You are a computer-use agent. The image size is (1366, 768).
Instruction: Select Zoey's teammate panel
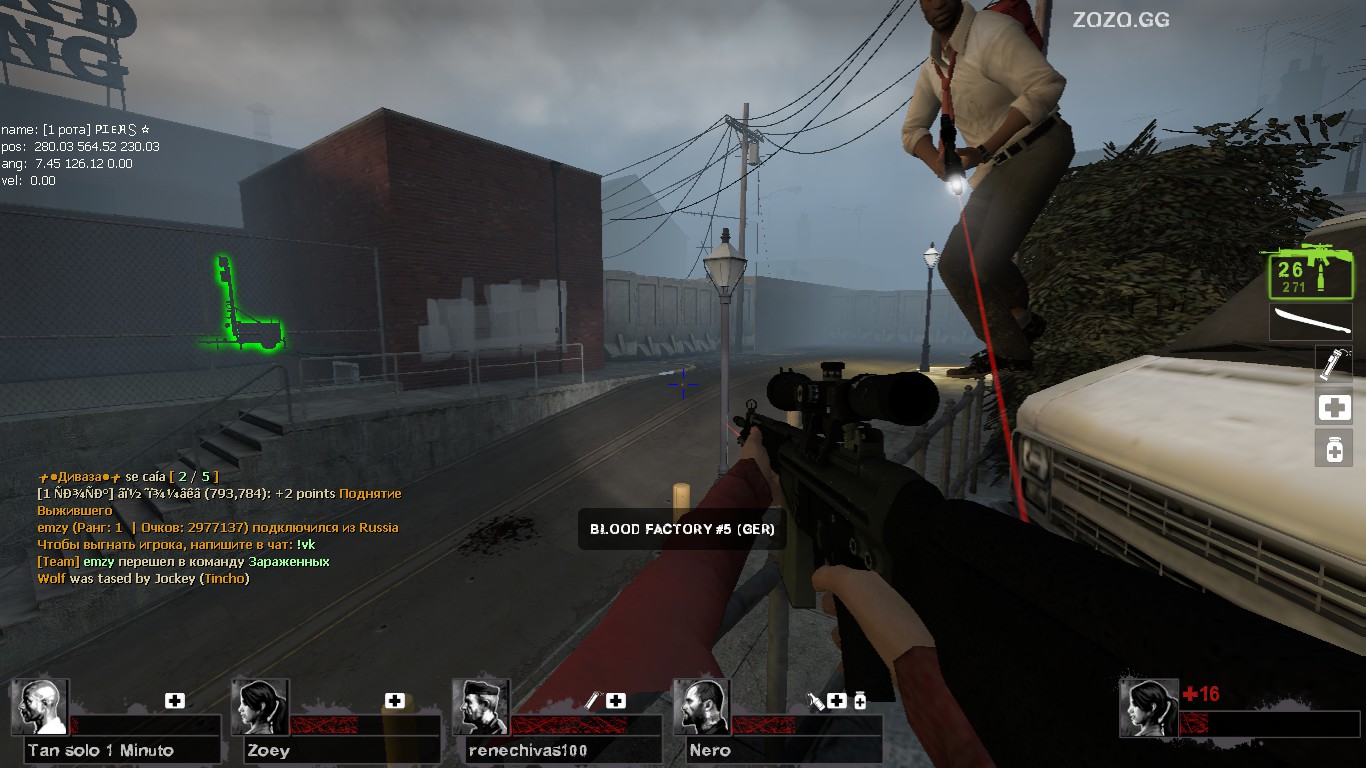point(336,722)
